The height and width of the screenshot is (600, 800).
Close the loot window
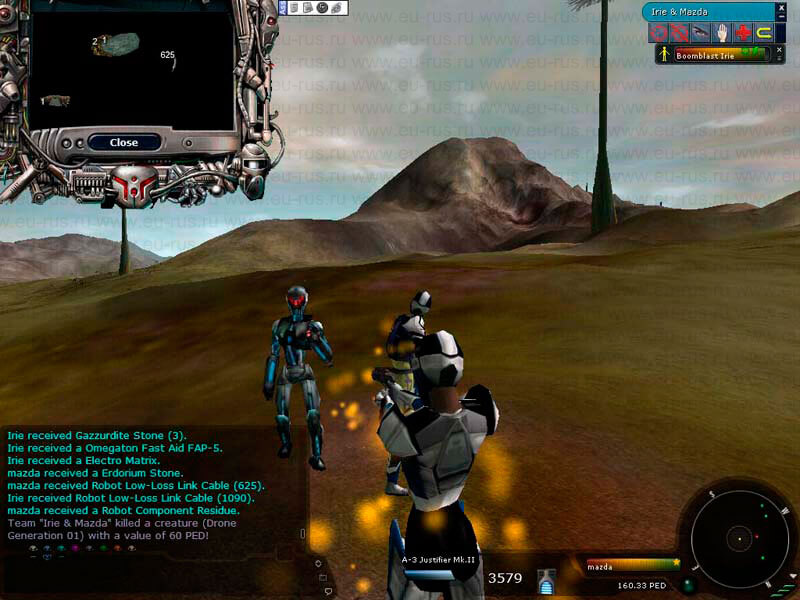124,142
